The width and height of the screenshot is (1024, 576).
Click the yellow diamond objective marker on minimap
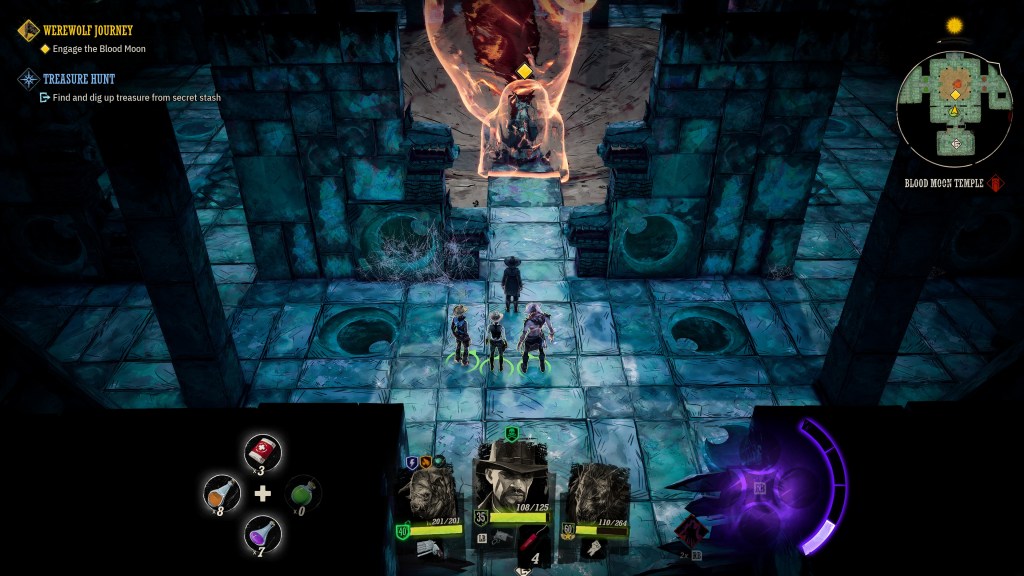point(955,95)
